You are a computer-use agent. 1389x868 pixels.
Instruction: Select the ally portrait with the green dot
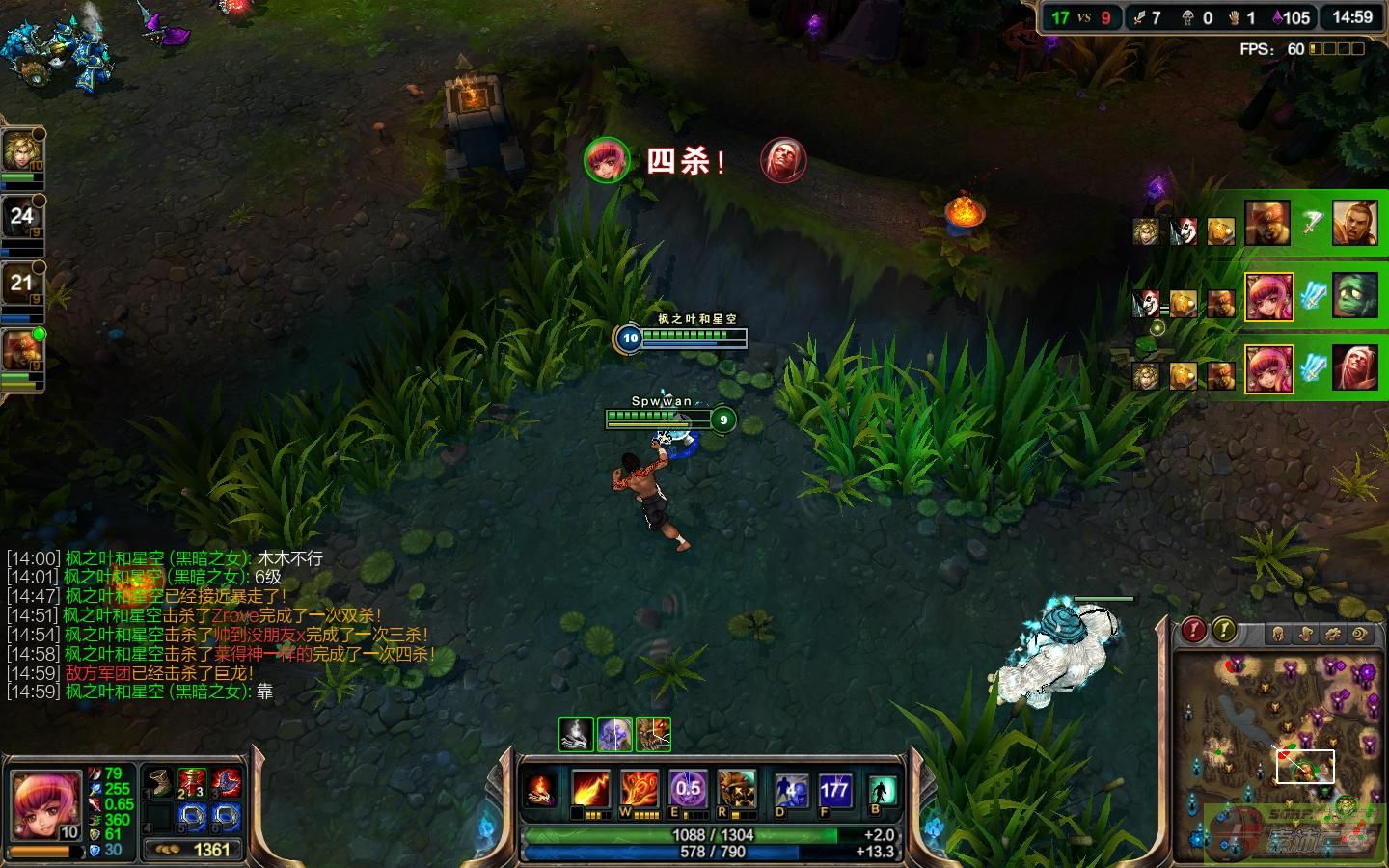(x=21, y=351)
